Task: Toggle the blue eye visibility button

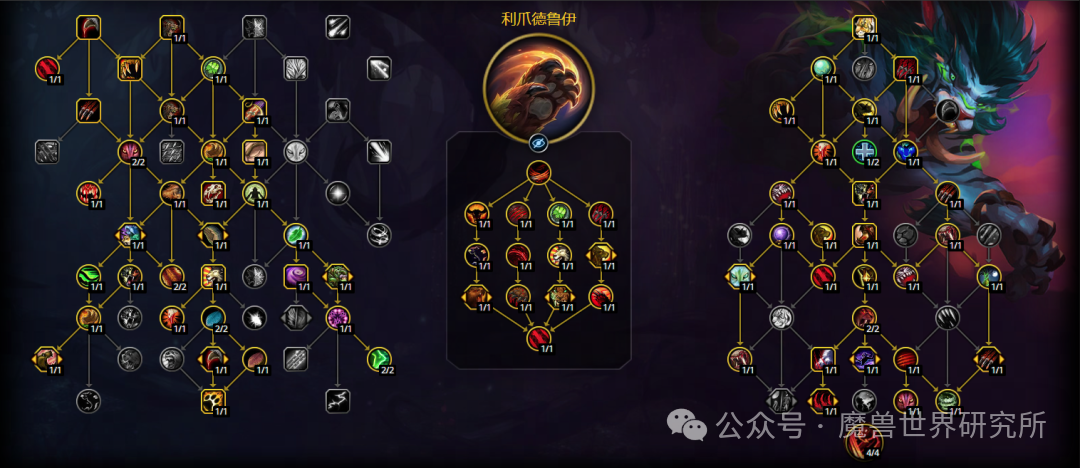Action: click(539, 142)
